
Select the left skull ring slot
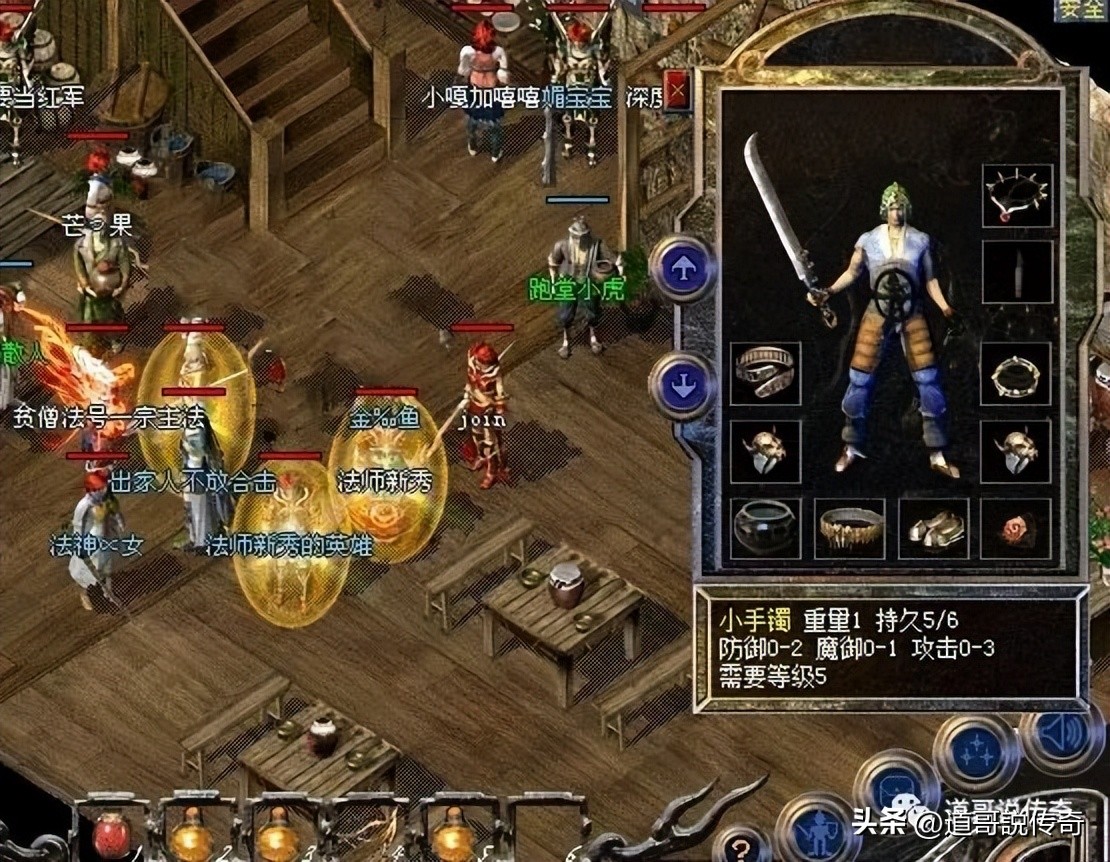coord(765,450)
